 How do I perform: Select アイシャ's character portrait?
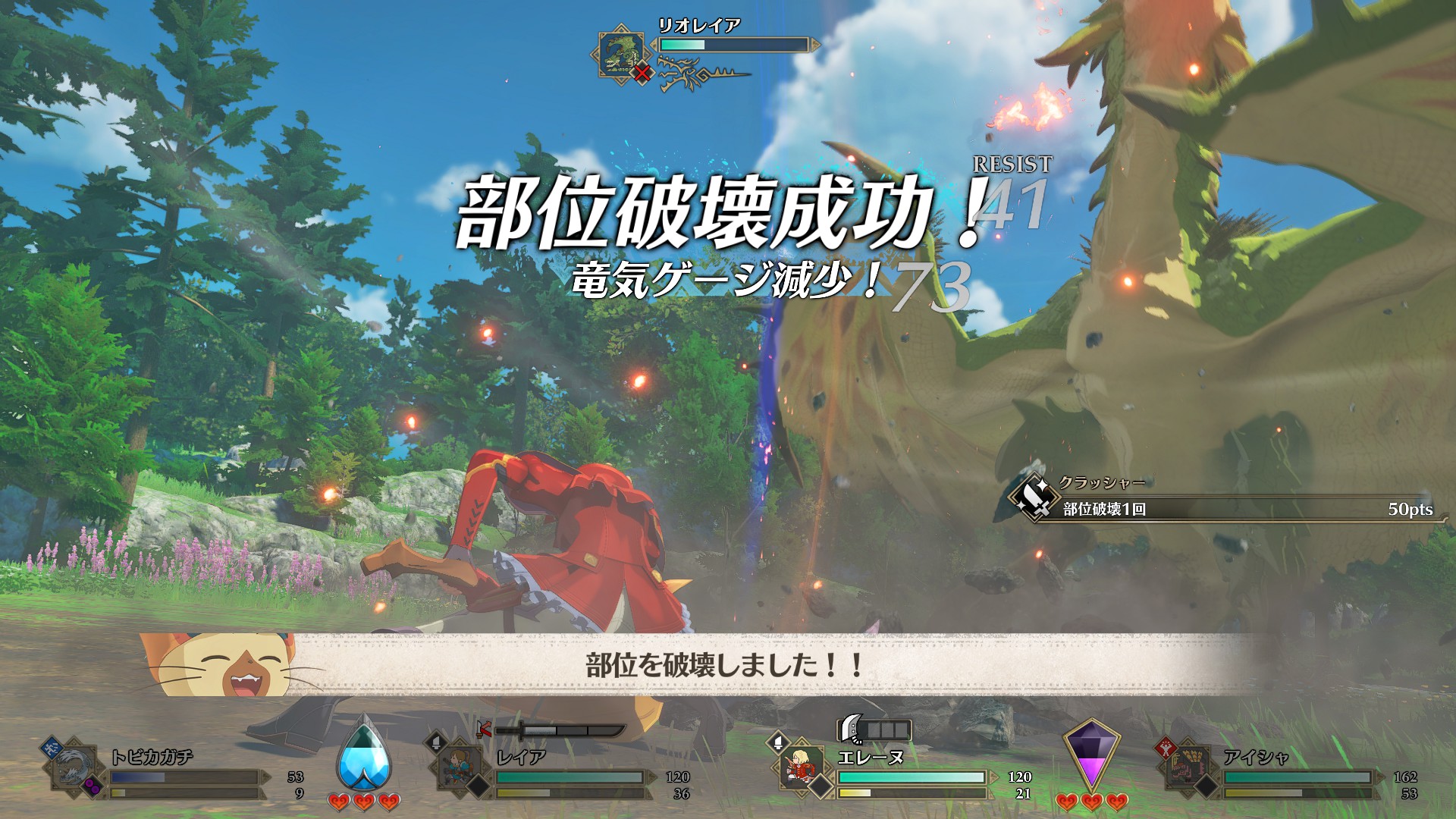(1189, 767)
